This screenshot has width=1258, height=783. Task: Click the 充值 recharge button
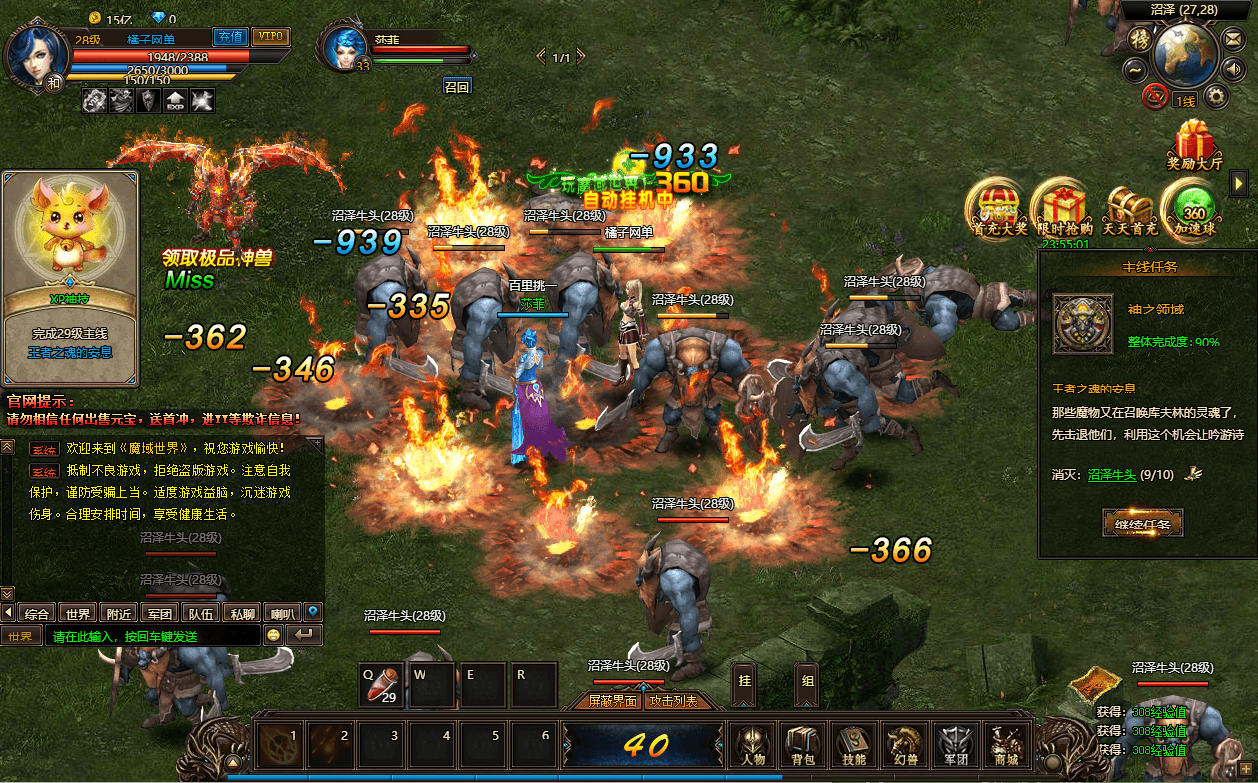tap(231, 37)
